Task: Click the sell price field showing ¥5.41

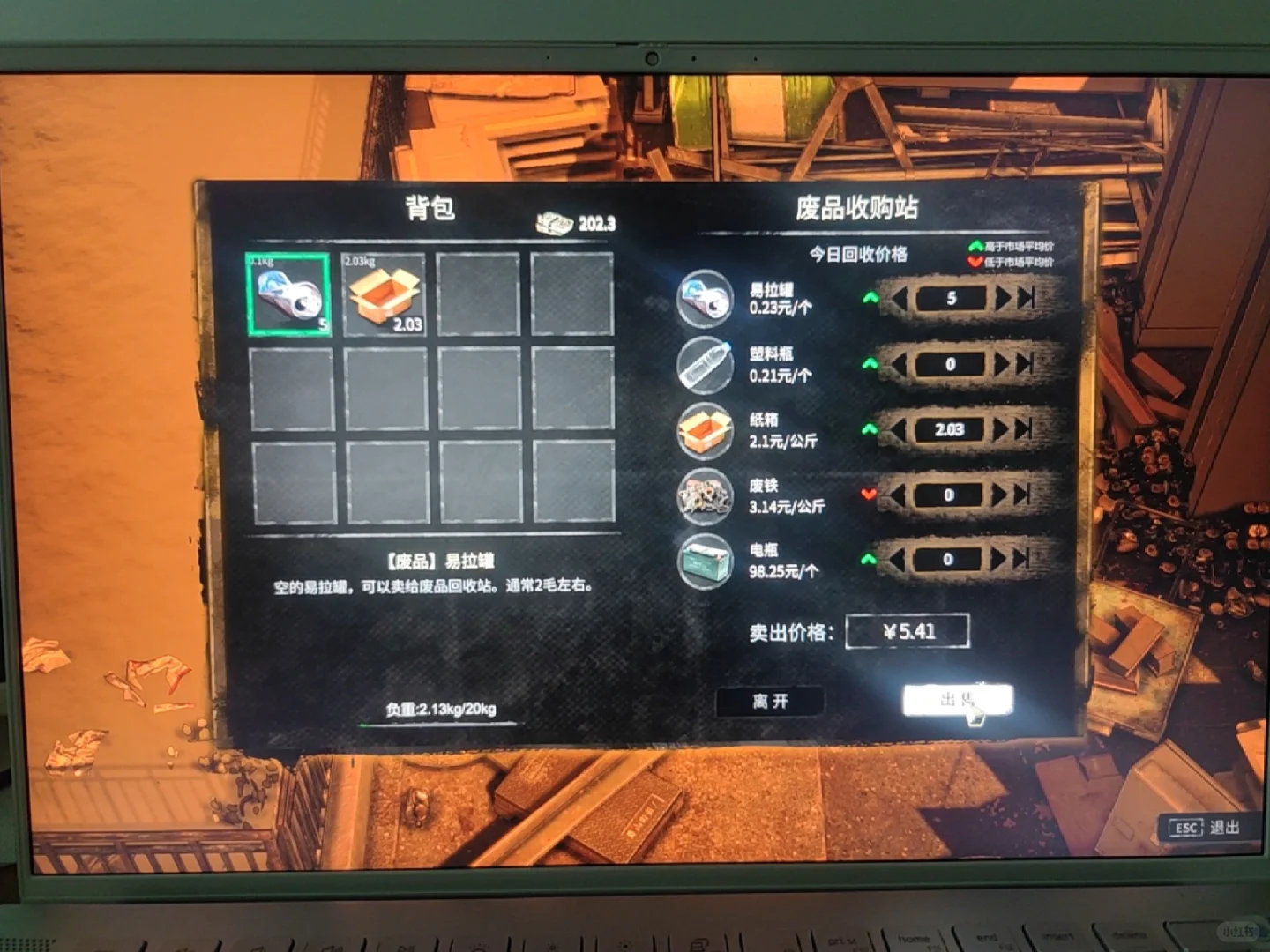Action: coord(907,630)
